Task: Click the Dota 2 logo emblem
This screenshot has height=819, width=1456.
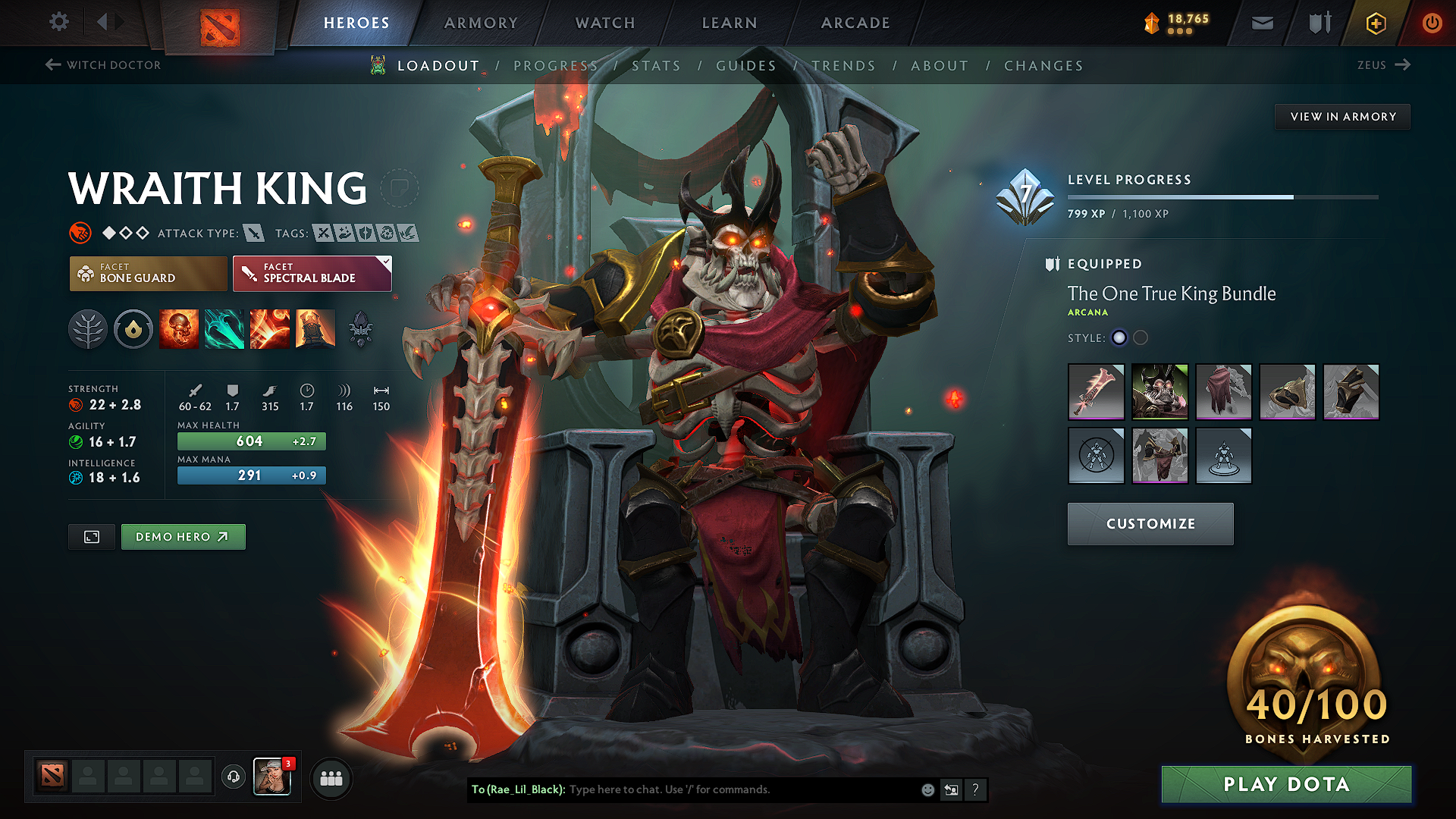Action: pos(218,23)
